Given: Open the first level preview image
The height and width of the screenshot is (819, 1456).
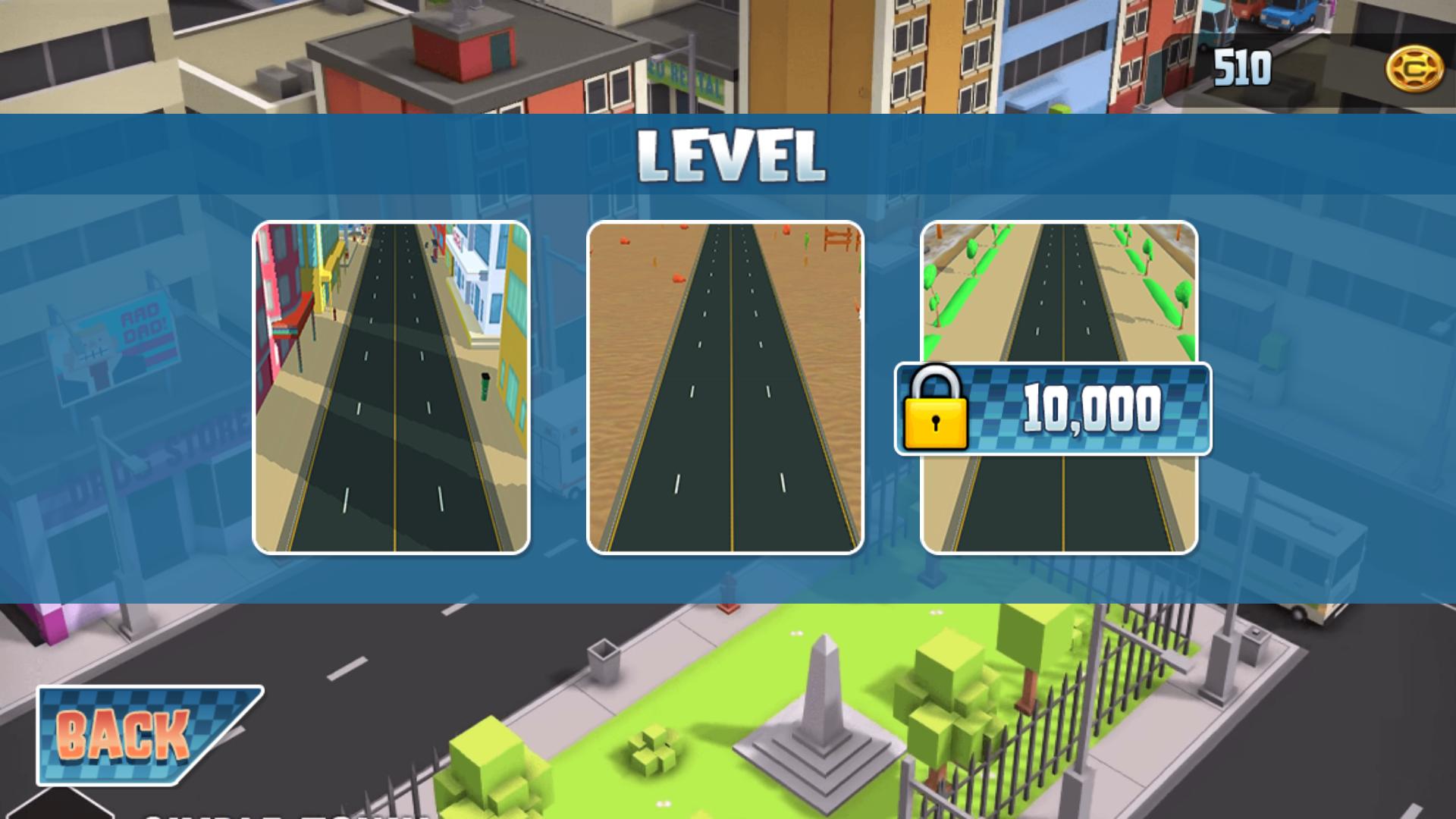Looking at the screenshot, I should 391,388.
